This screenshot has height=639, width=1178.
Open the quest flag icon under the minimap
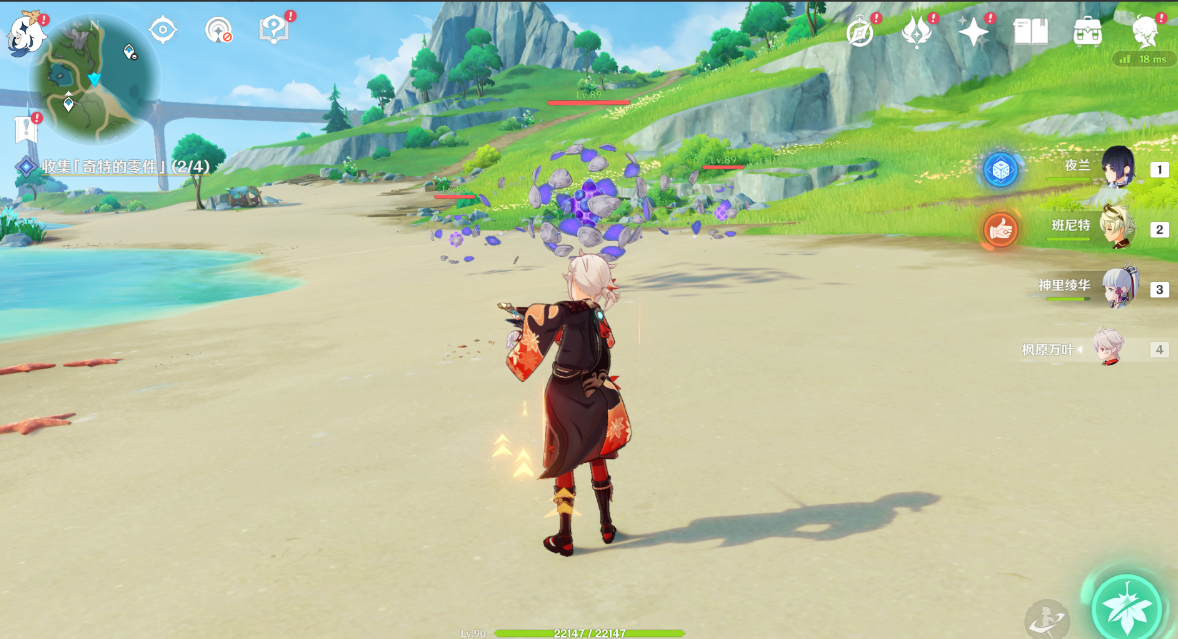coord(25,128)
